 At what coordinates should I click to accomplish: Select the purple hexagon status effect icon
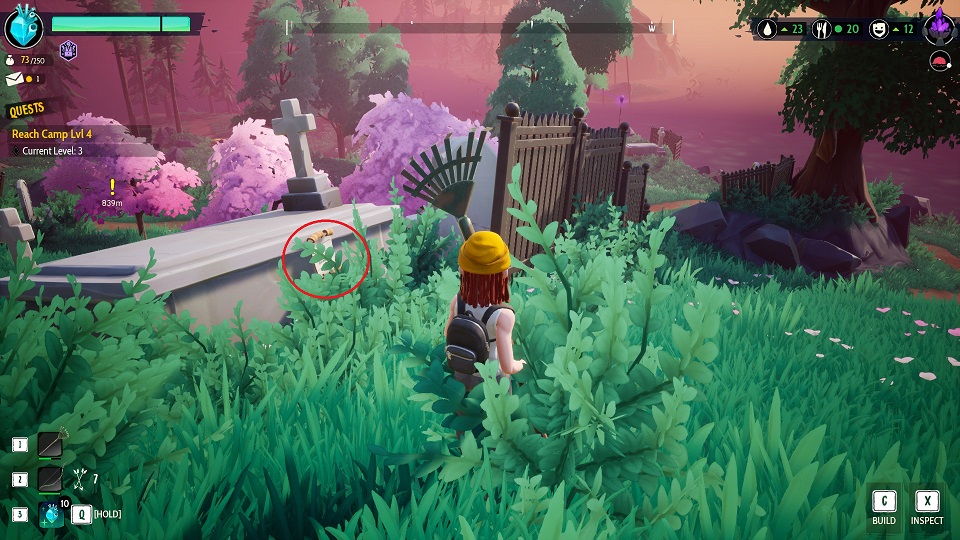click(x=69, y=50)
